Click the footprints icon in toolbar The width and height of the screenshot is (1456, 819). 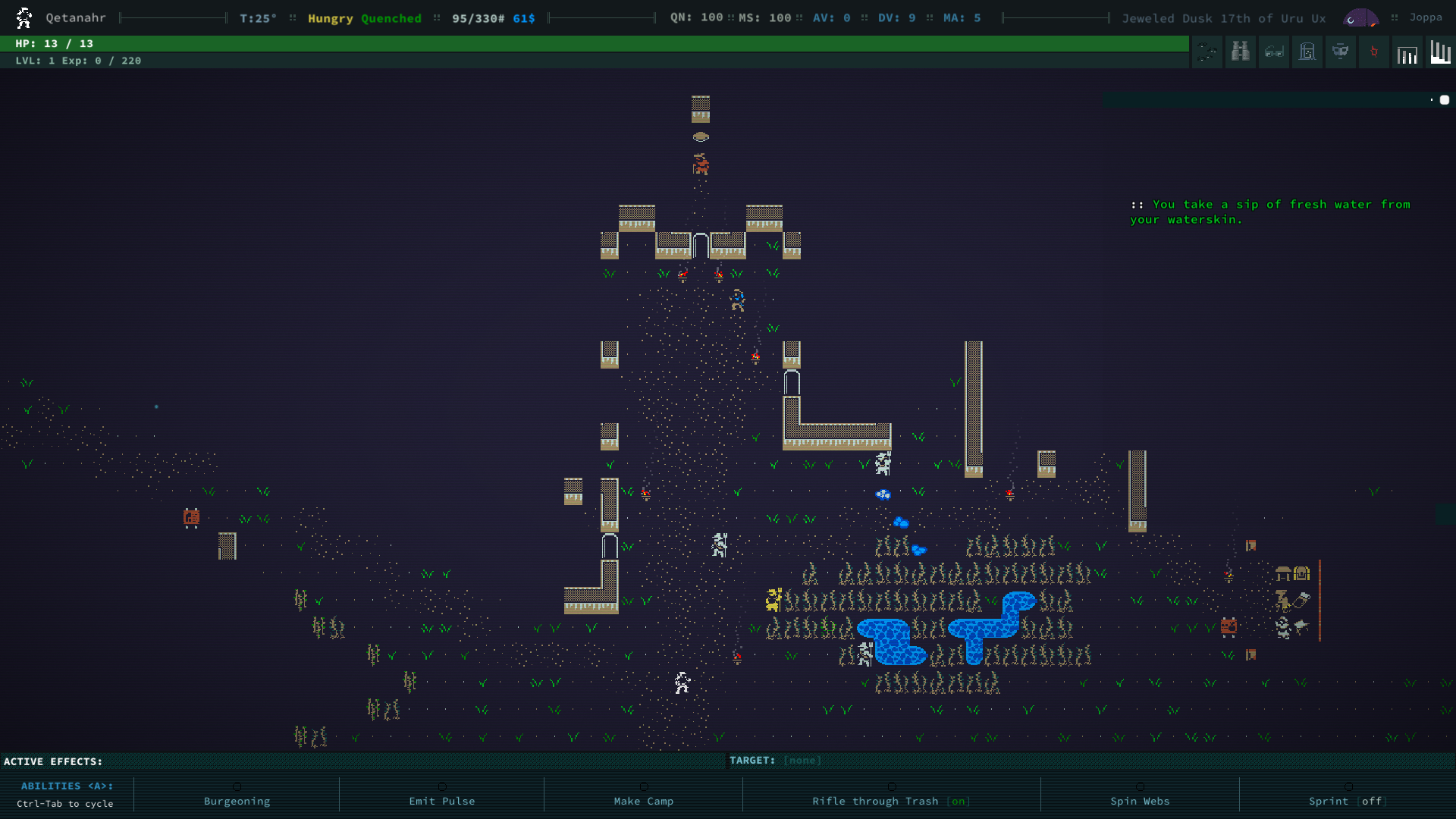[x=1207, y=52]
